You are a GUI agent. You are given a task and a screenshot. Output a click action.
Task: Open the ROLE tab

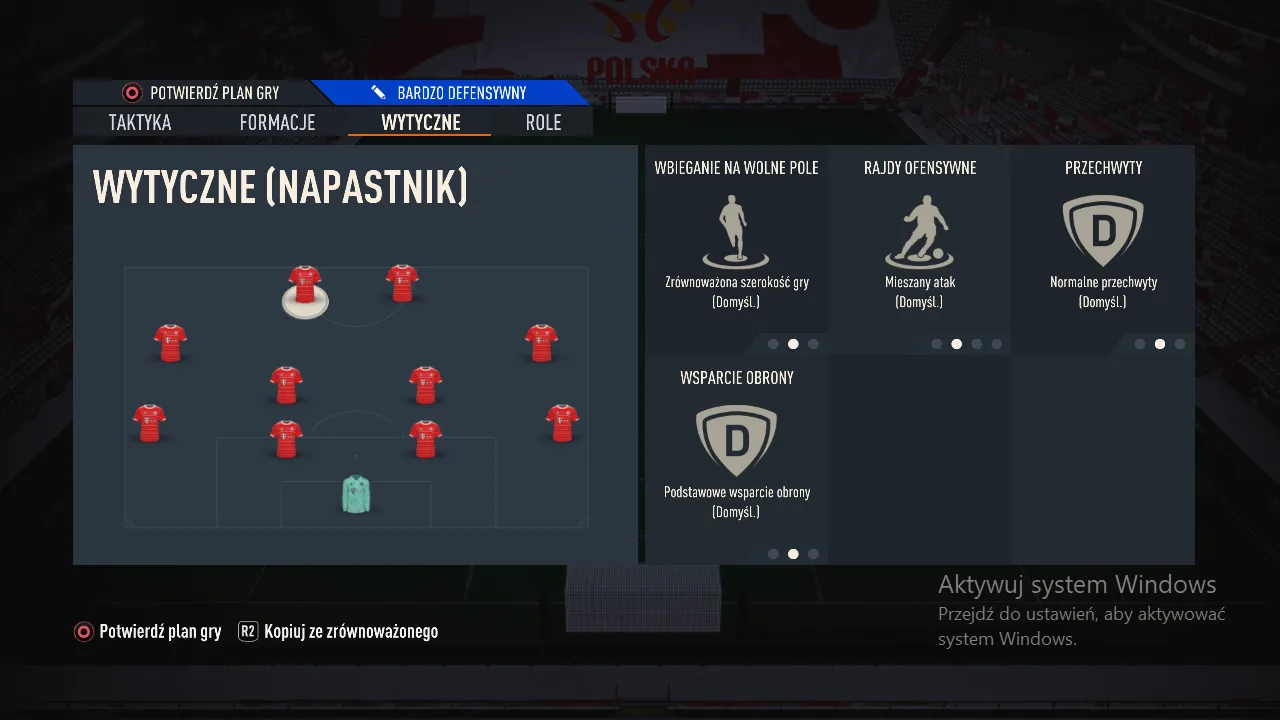(x=543, y=122)
